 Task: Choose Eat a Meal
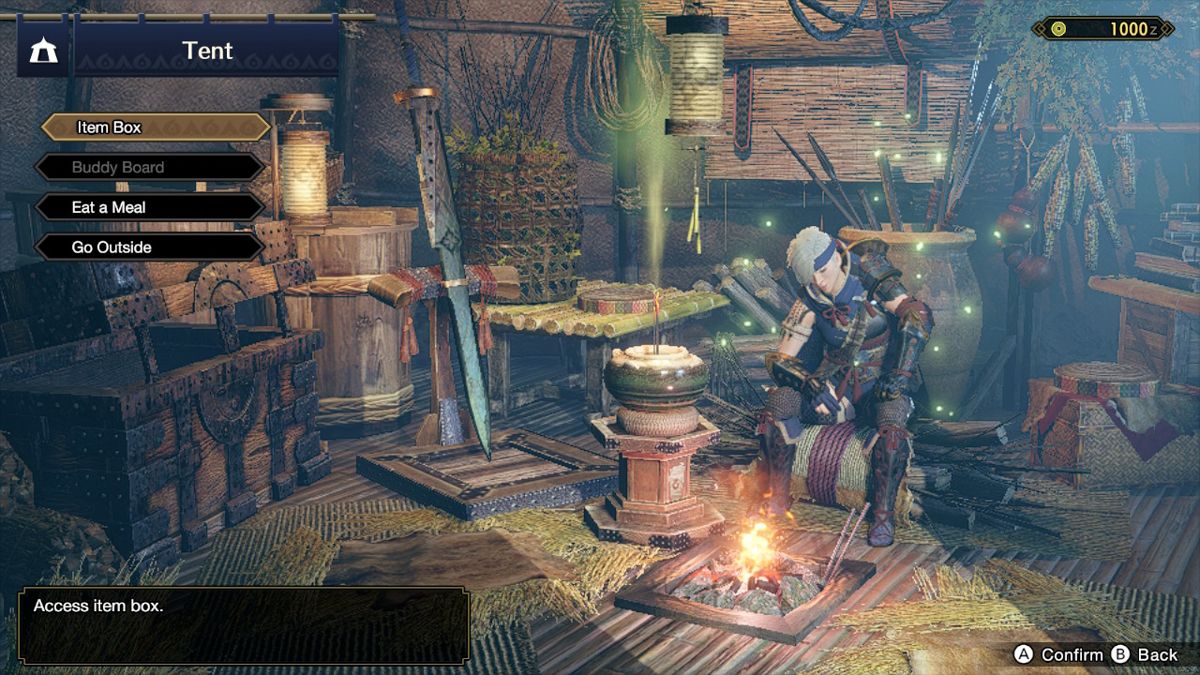[150, 207]
